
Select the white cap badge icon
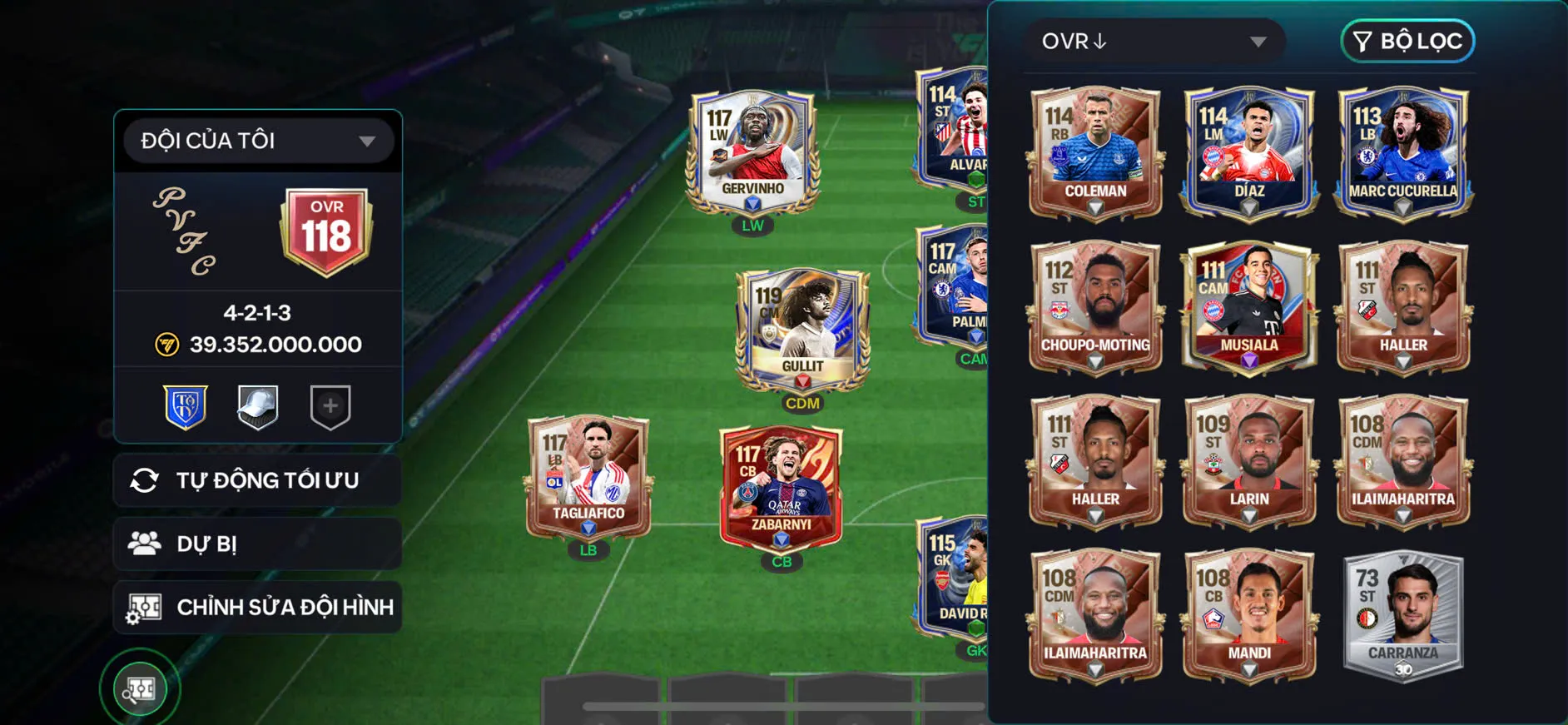click(259, 406)
